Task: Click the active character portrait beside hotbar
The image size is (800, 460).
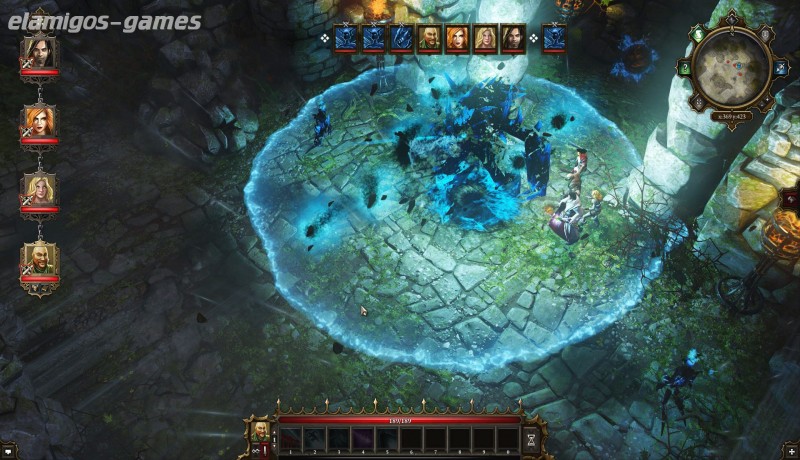Action: pyautogui.click(x=260, y=432)
